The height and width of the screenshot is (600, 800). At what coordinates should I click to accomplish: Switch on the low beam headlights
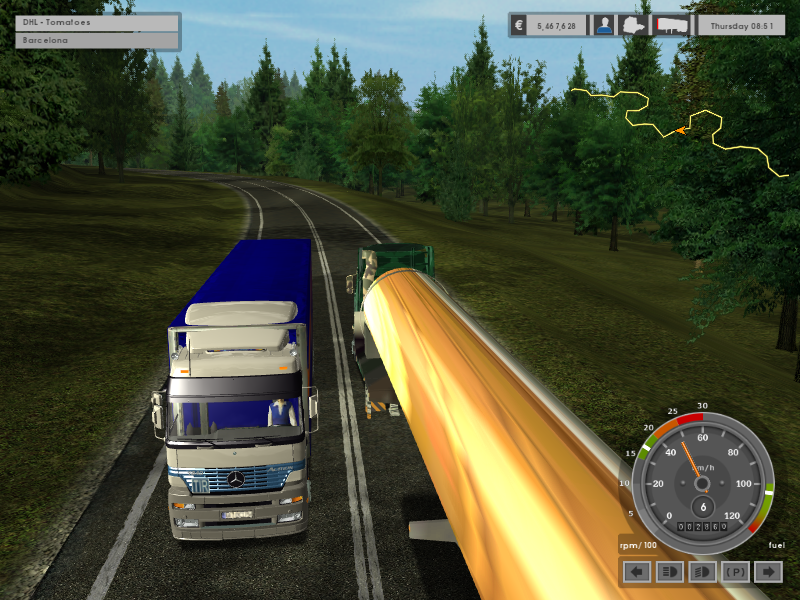(702, 571)
